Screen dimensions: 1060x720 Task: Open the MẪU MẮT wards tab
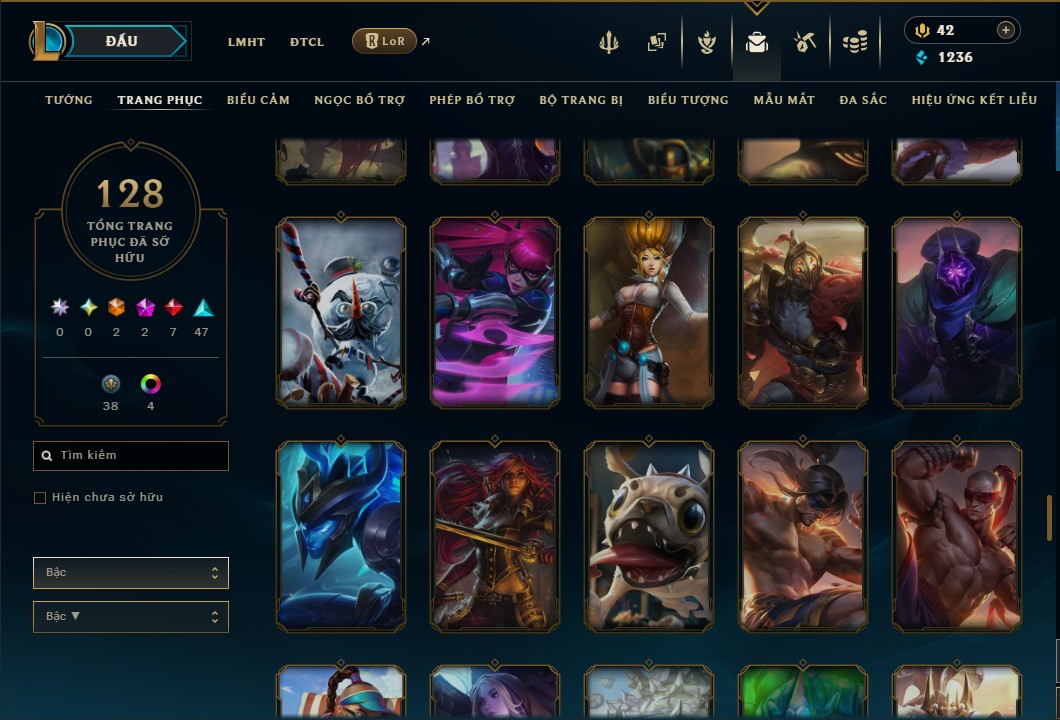tap(784, 100)
